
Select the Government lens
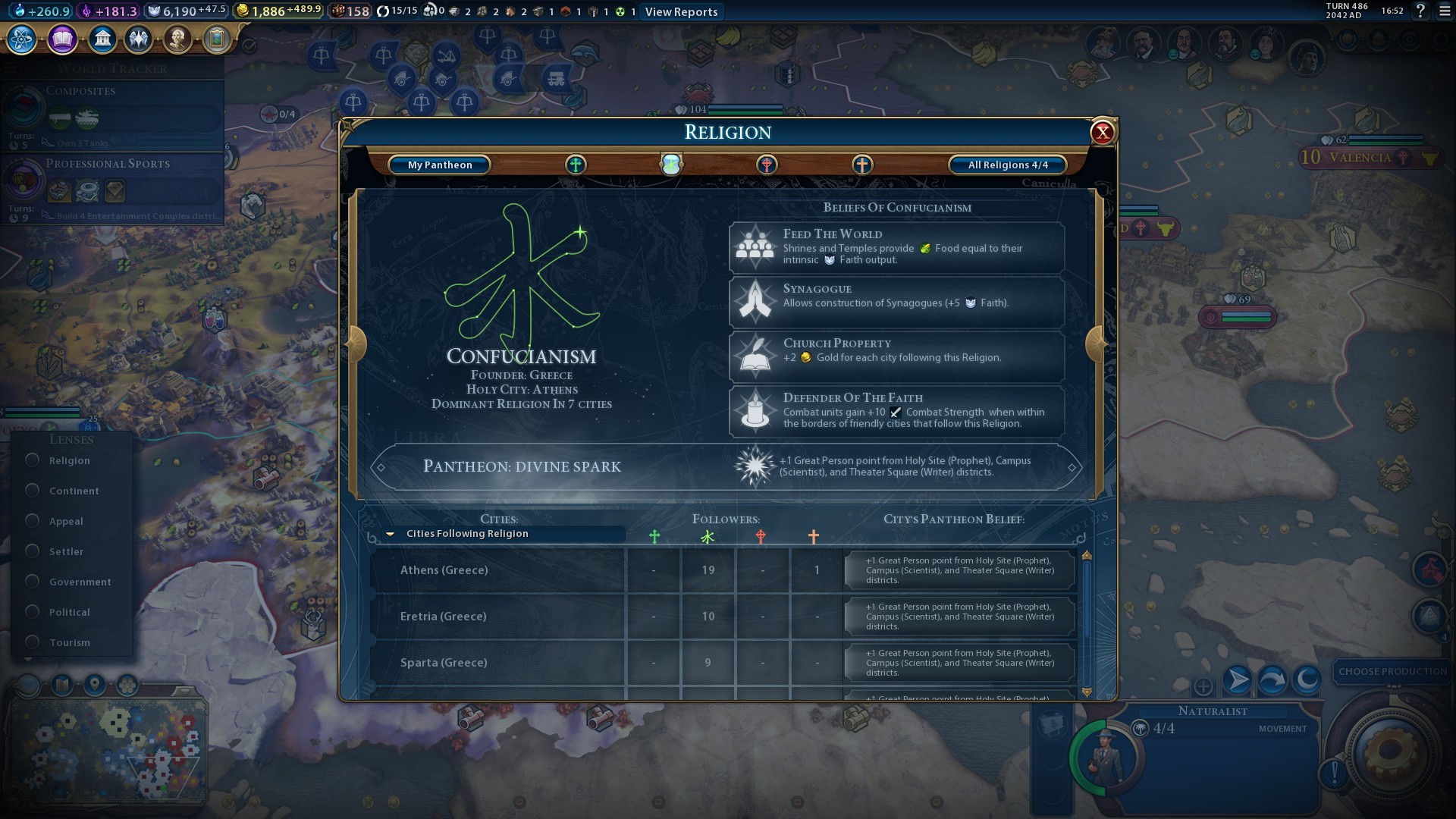coord(33,582)
